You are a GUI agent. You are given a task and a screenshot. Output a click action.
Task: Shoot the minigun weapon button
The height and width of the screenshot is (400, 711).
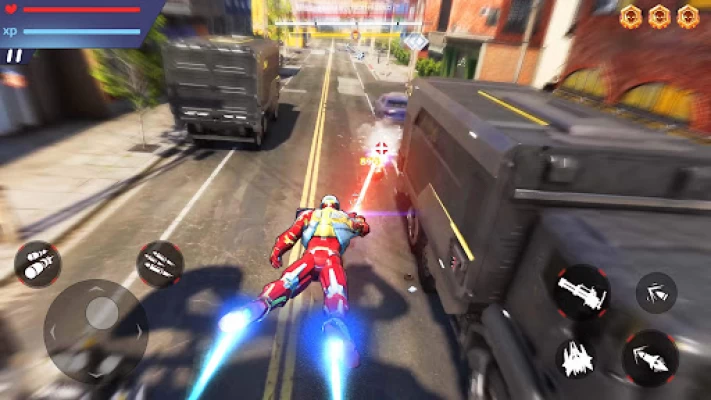583,292
